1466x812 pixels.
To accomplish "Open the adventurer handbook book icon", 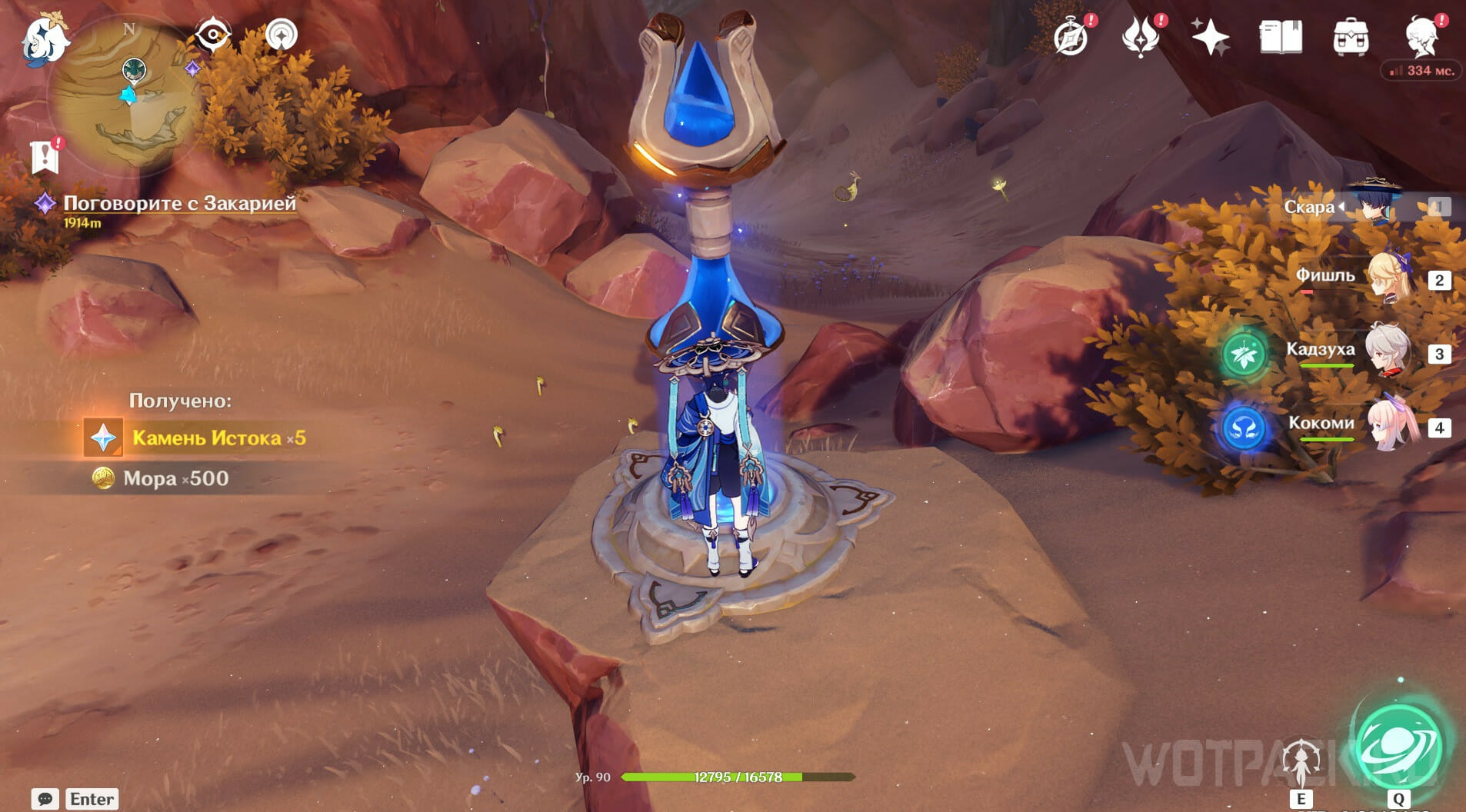I will tap(1281, 37).
